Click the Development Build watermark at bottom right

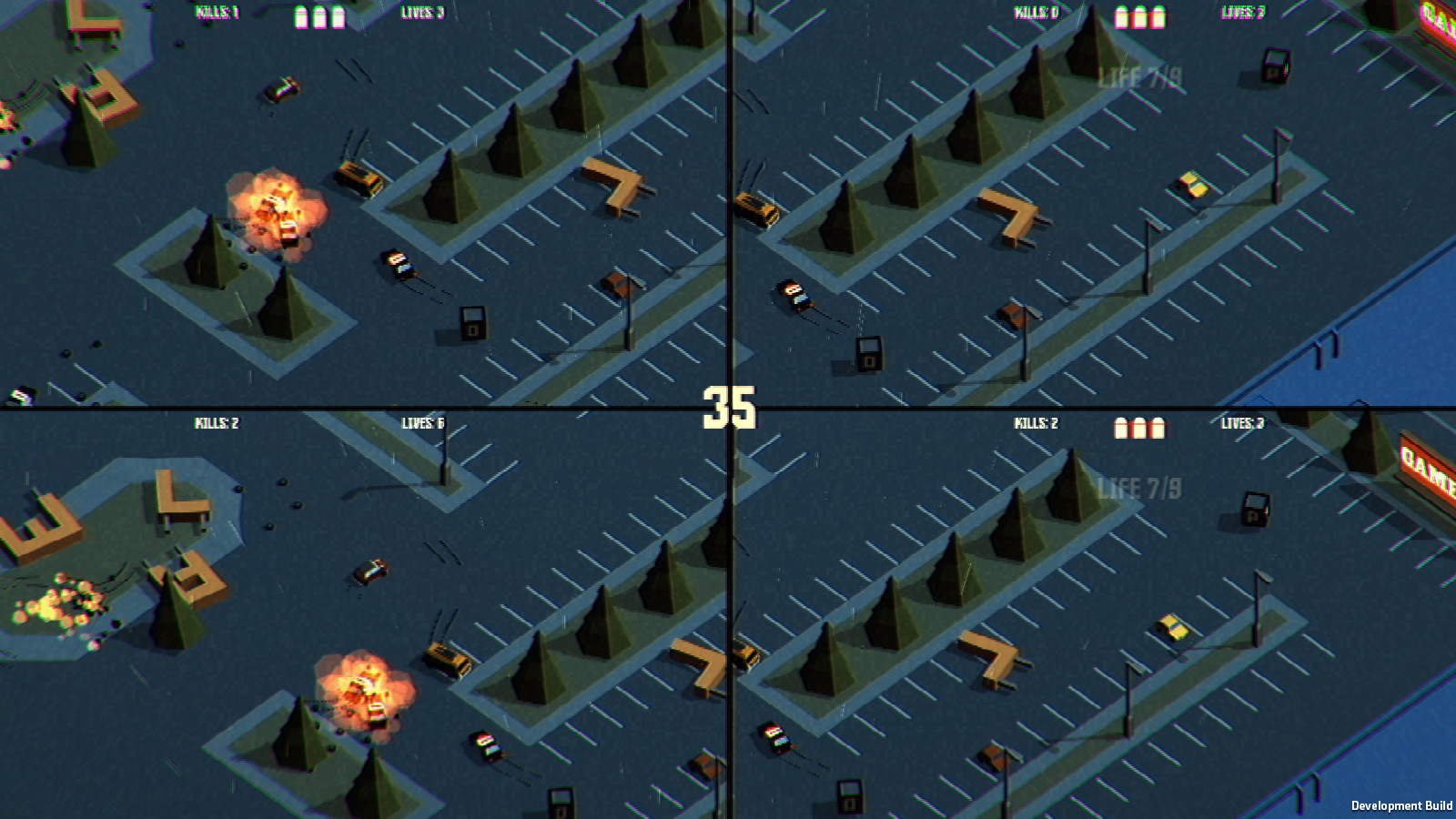tap(1403, 804)
